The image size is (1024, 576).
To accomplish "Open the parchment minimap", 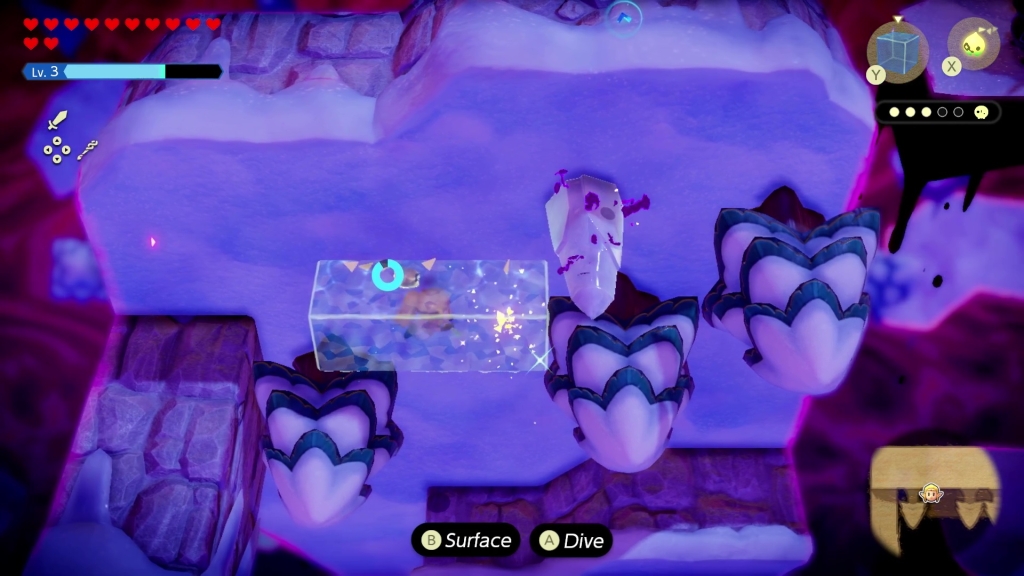I will pyautogui.click(x=934, y=497).
